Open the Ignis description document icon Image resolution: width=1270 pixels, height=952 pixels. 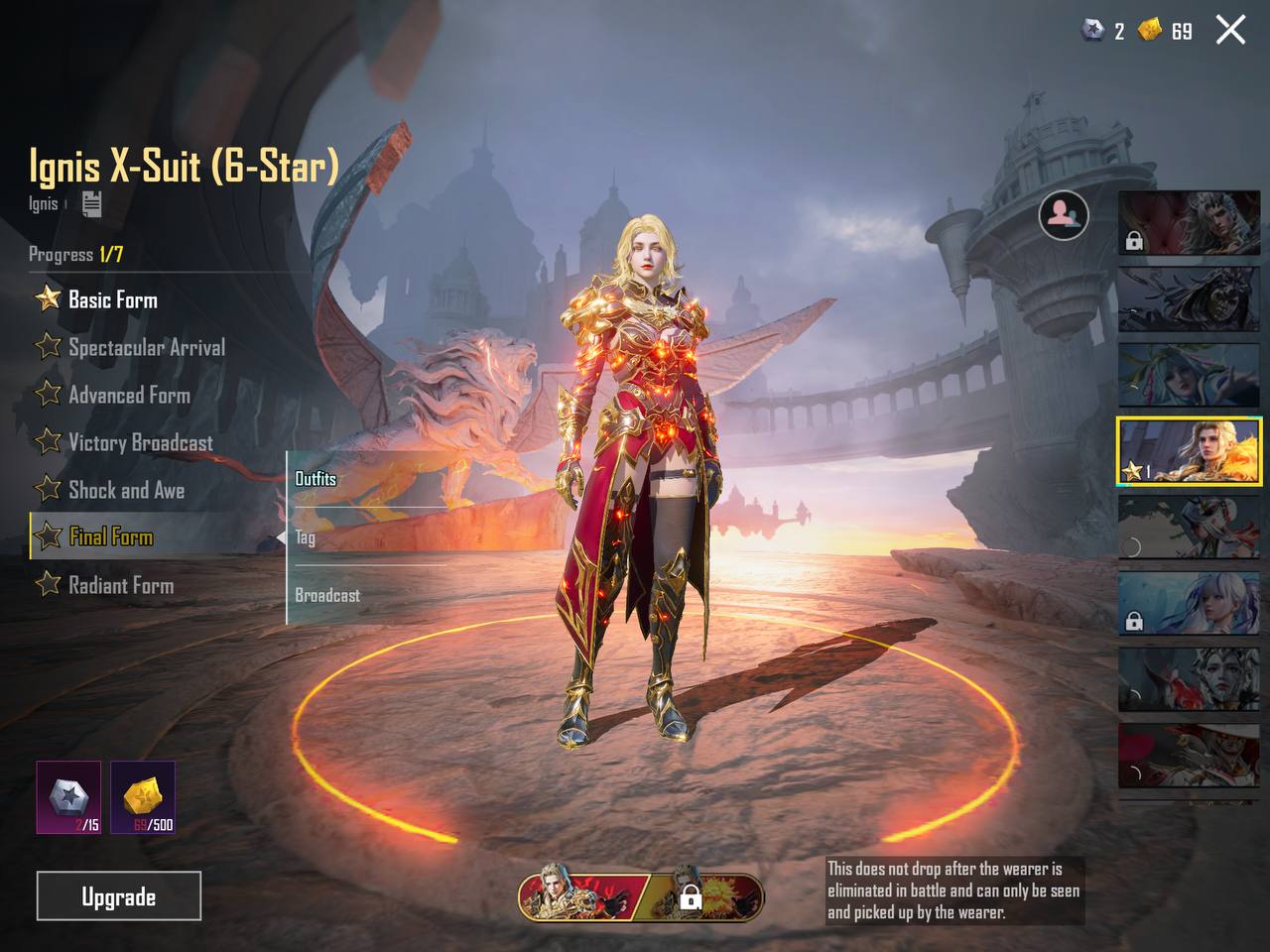pyautogui.click(x=91, y=204)
